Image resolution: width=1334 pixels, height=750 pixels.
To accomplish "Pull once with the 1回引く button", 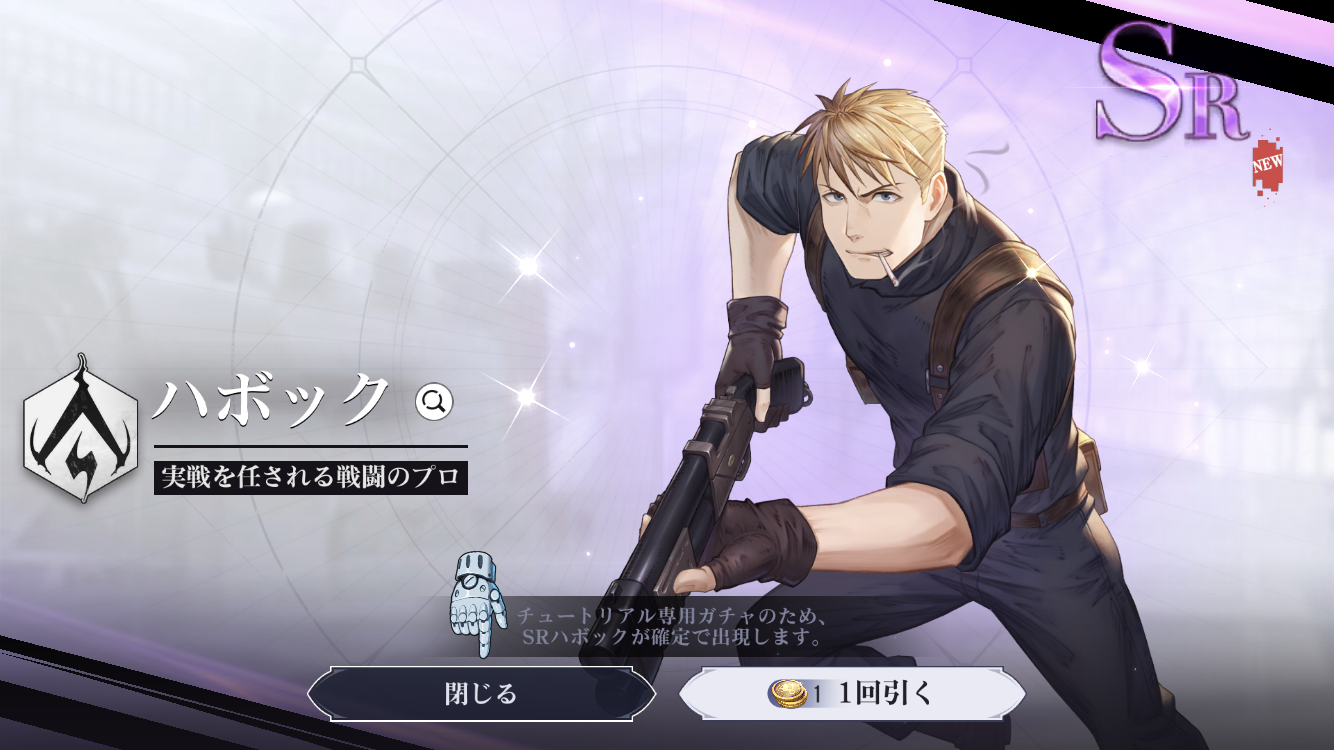I will (852, 694).
